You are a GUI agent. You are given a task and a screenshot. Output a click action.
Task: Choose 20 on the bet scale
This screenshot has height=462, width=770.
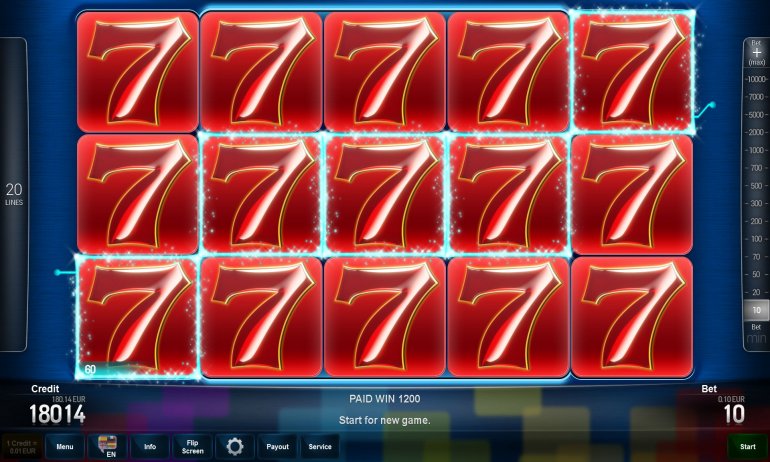pos(756,291)
